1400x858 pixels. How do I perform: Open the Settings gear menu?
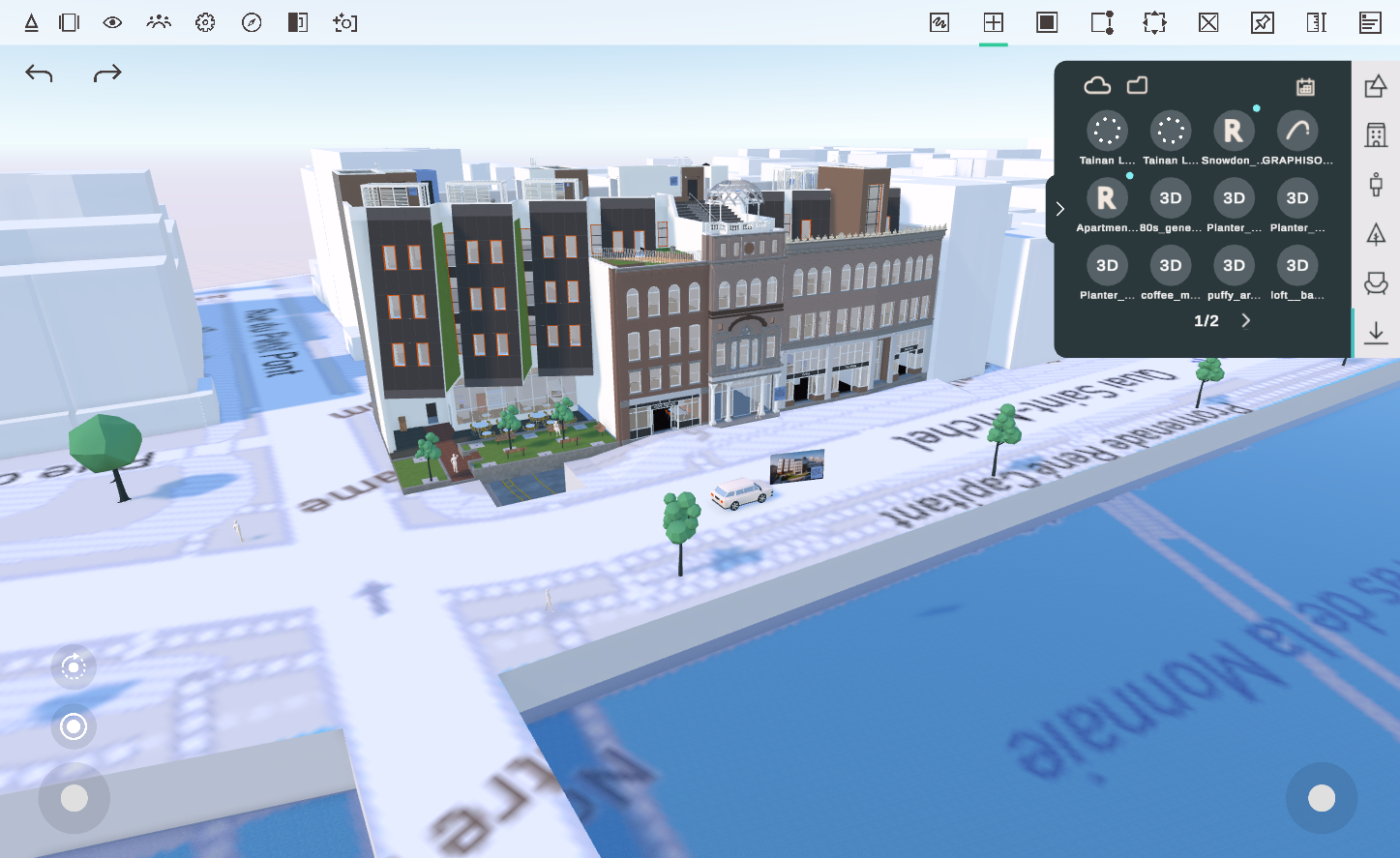coord(204,21)
